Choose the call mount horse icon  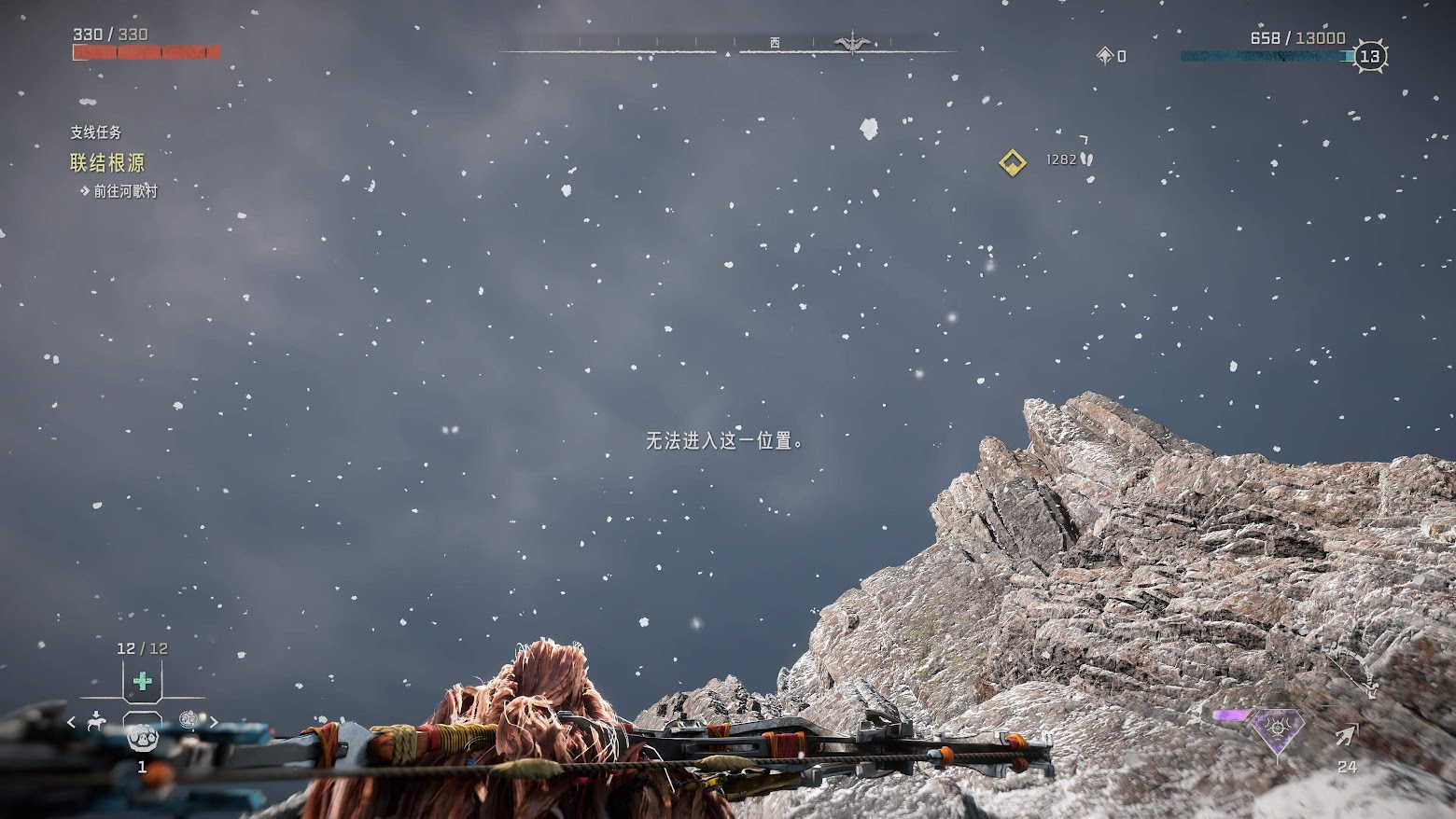pyautogui.click(x=95, y=720)
